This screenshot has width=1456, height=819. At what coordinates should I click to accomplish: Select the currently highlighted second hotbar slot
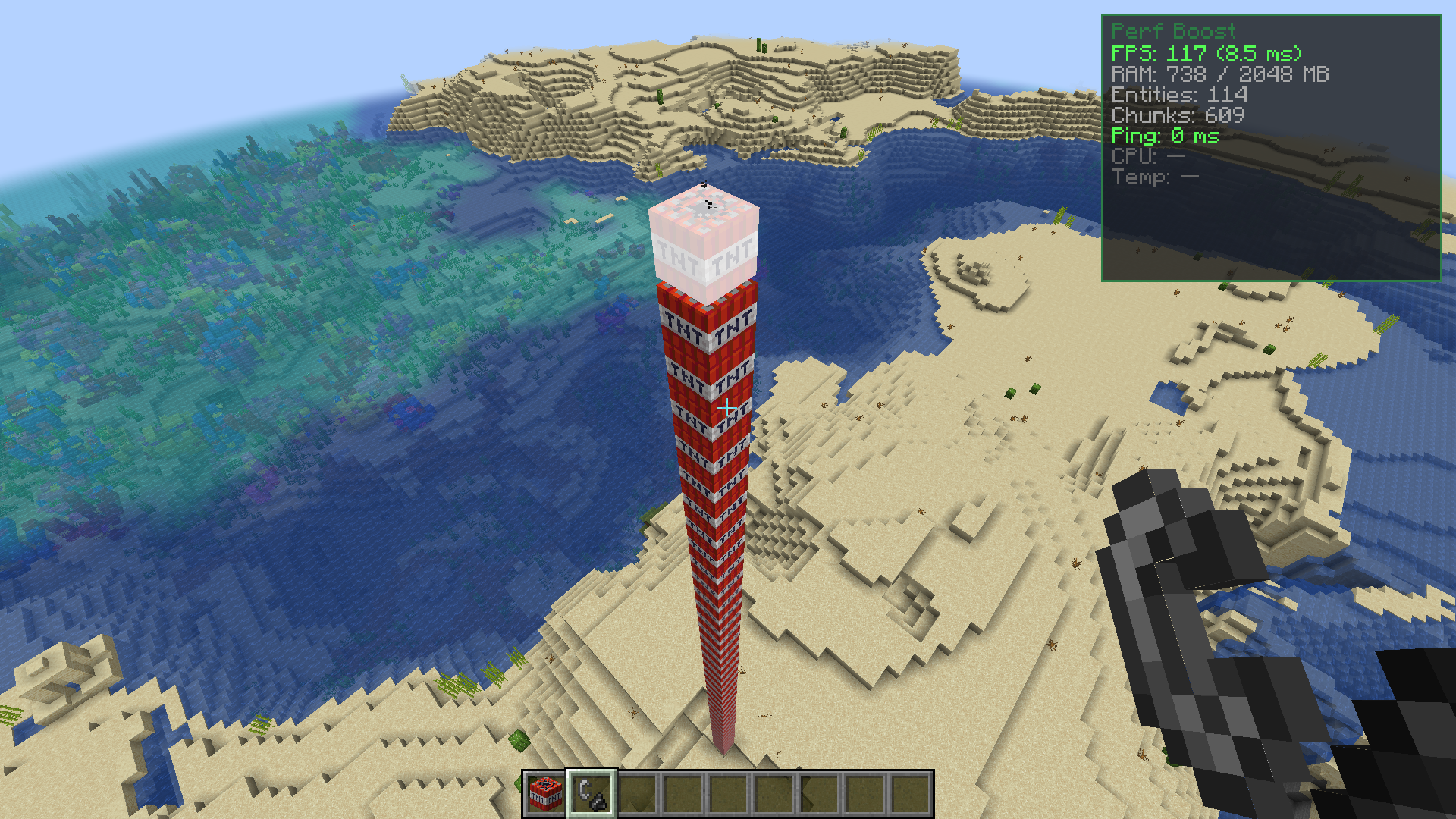click(591, 797)
